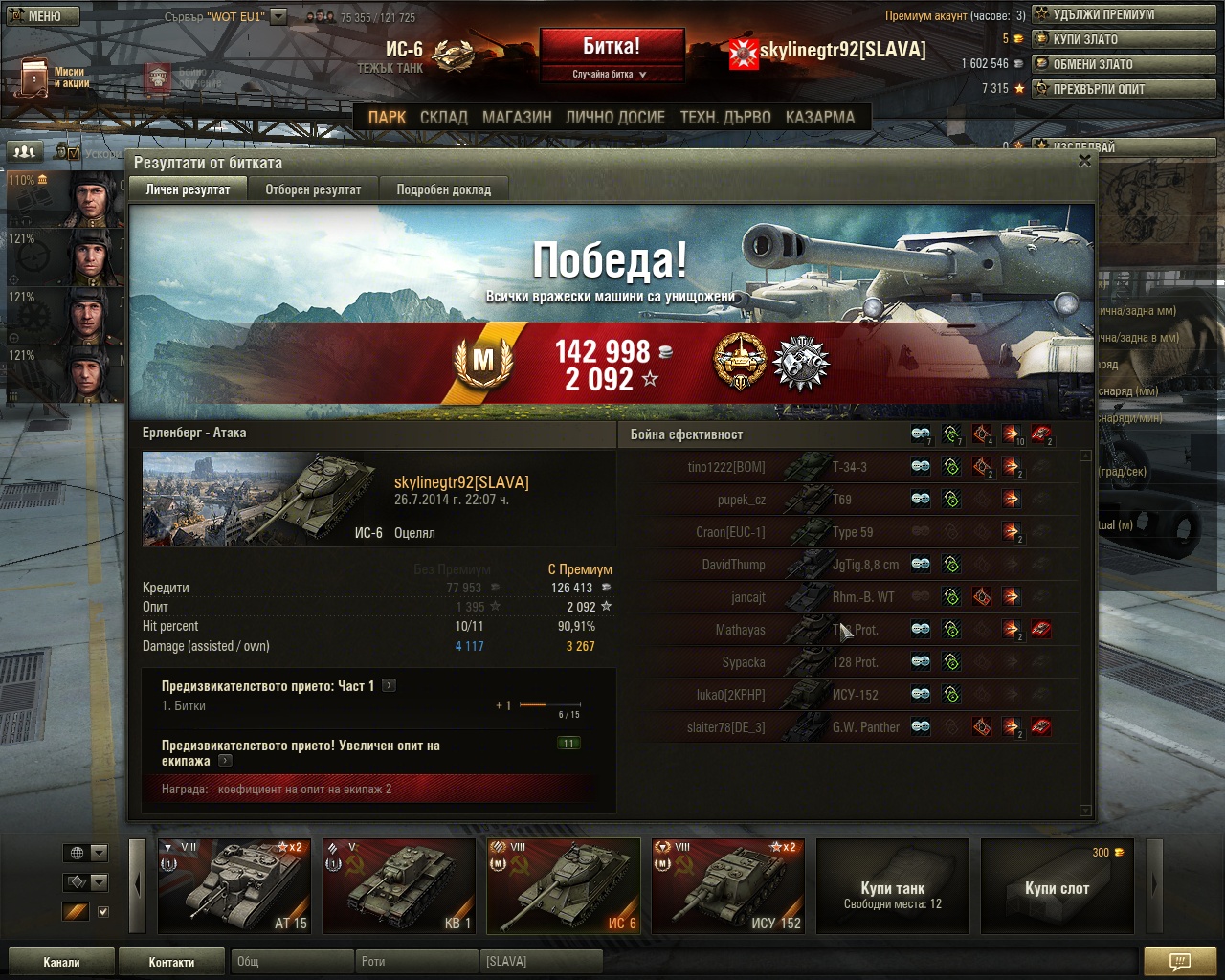Click the КУПИ ЗЛАТО button
The image size is (1225, 980).
point(1124,39)
